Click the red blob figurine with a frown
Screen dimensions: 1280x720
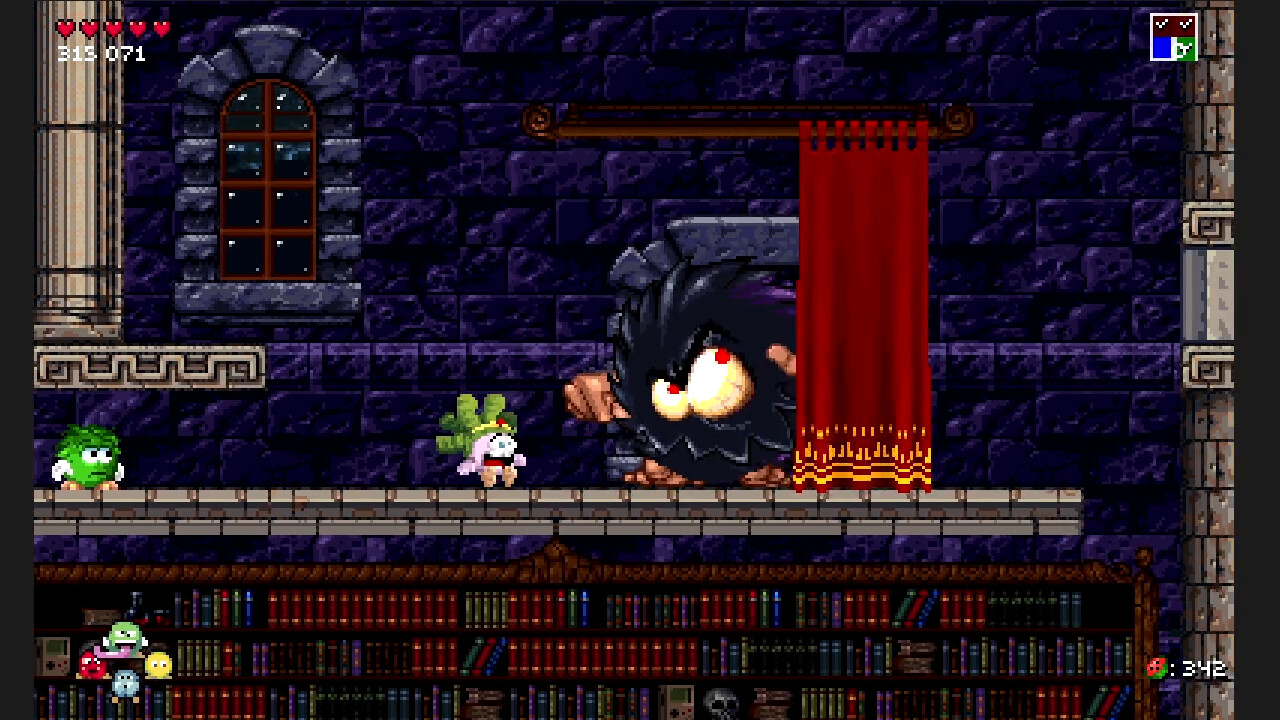[x=92, y=664]
